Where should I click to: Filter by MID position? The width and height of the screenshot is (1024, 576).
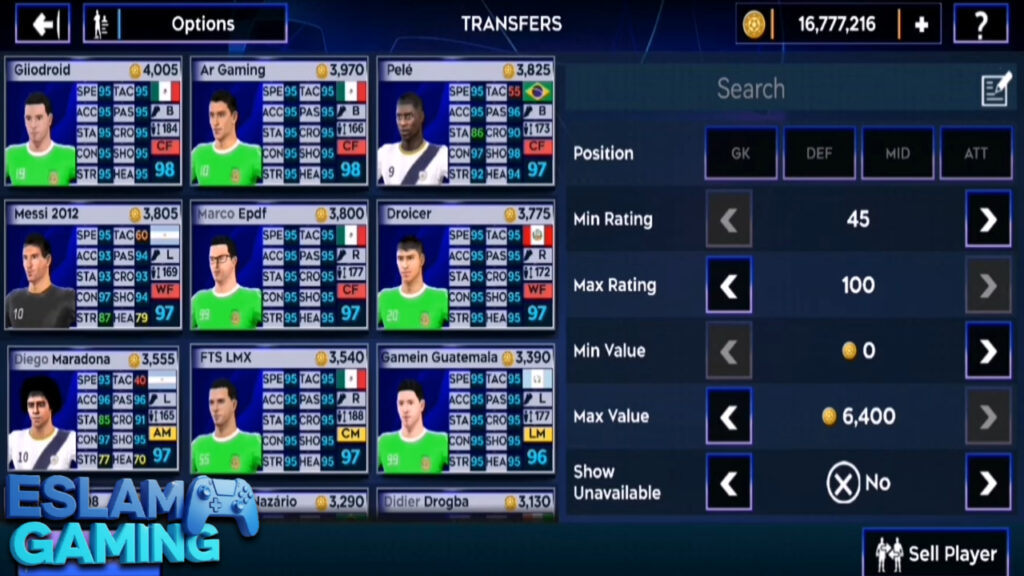point(897,153)
